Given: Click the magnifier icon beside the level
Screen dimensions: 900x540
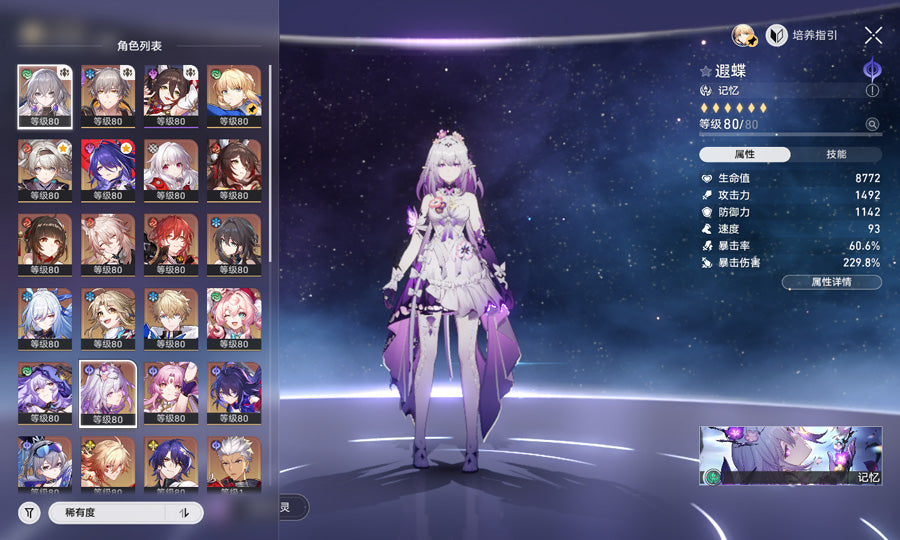Looking at the screenshot, I should (872, 125).
